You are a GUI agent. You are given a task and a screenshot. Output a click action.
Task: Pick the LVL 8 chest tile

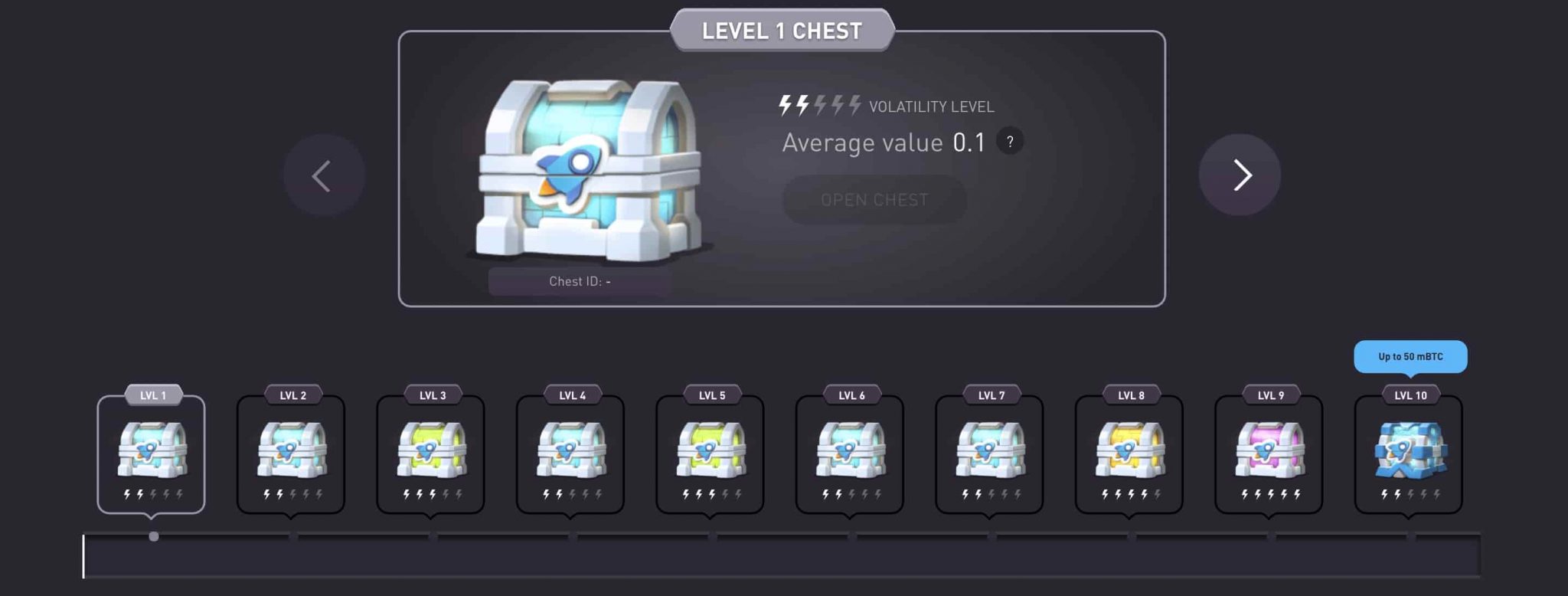(1129, 454)
